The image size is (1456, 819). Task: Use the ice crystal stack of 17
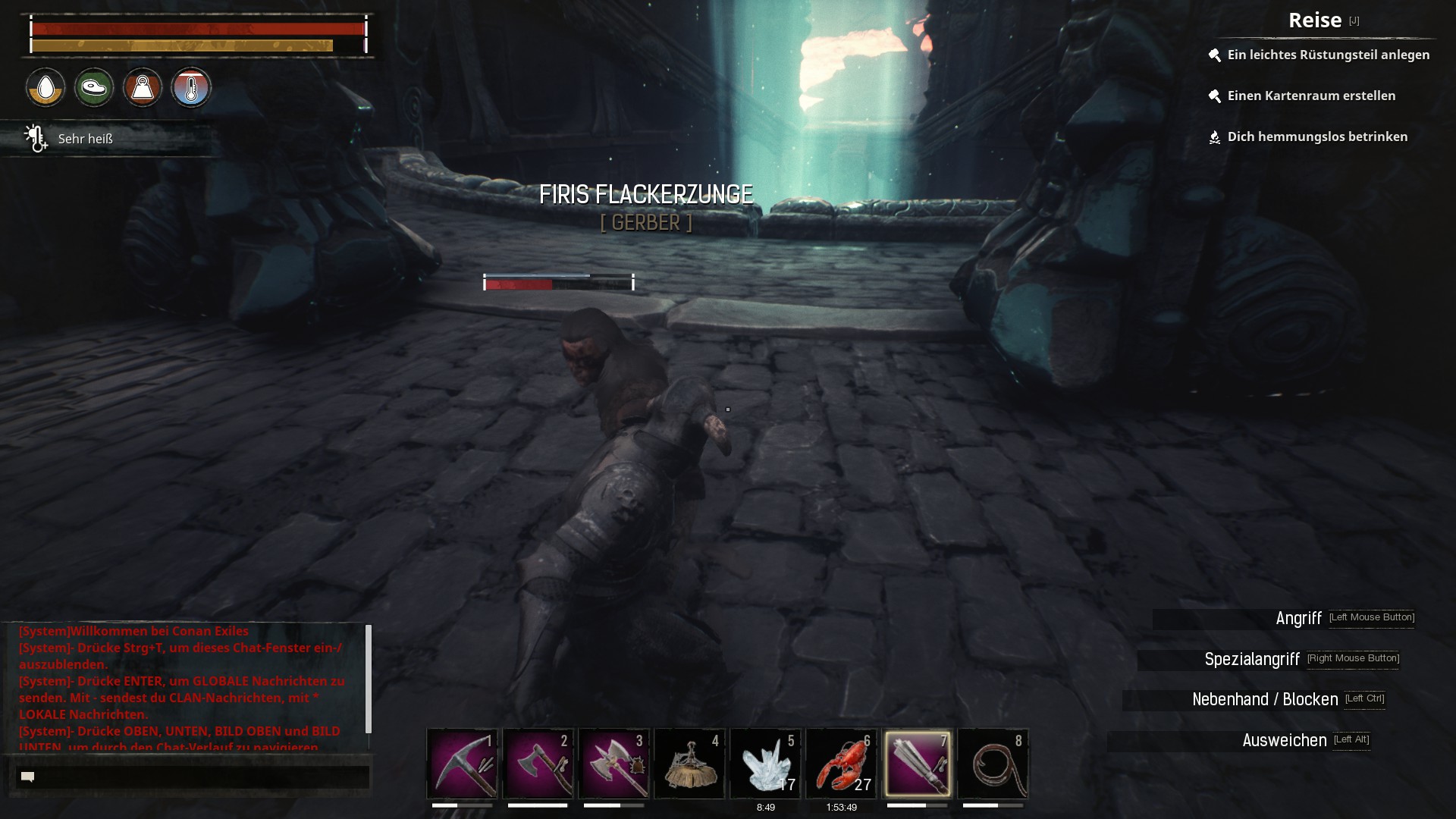[765, 763]
